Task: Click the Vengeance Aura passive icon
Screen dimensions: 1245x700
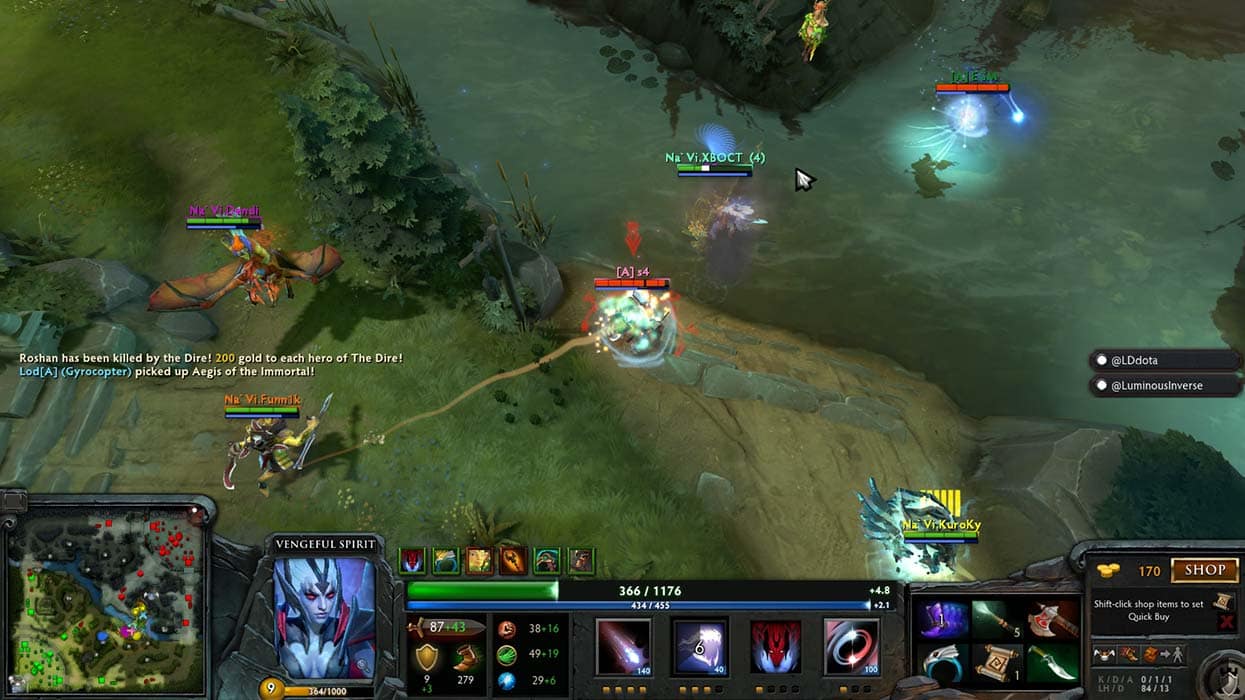Action: click(776, 647)
